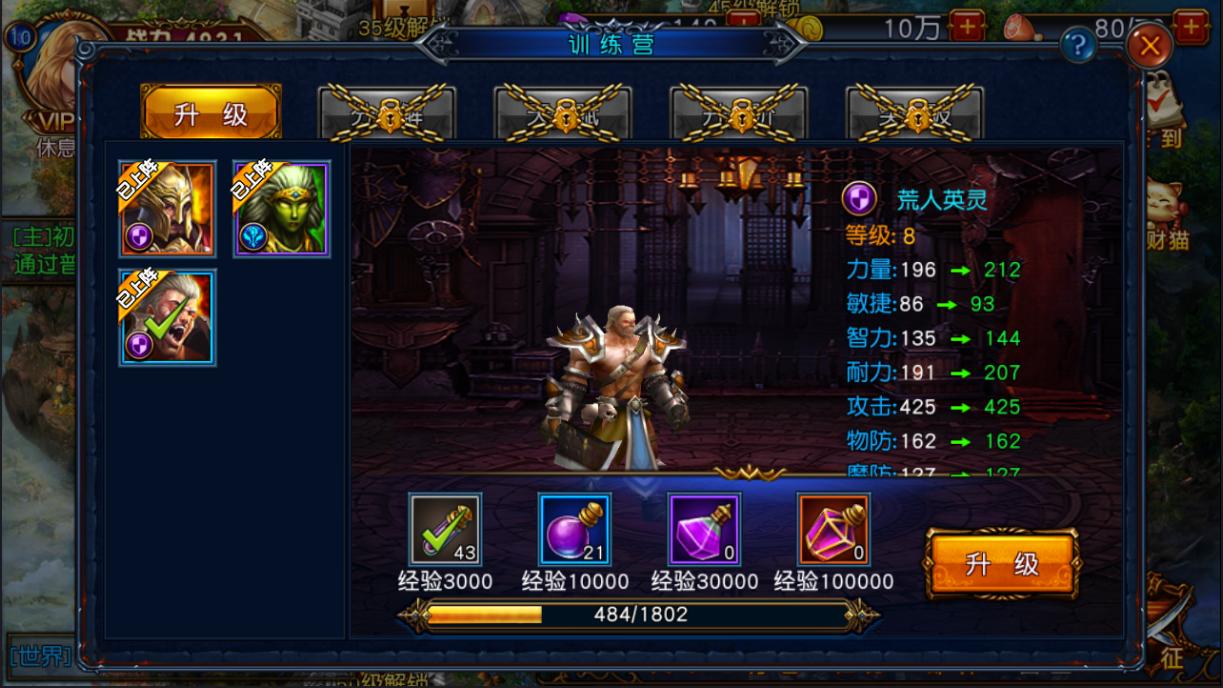Close the training camp window

1150,45
